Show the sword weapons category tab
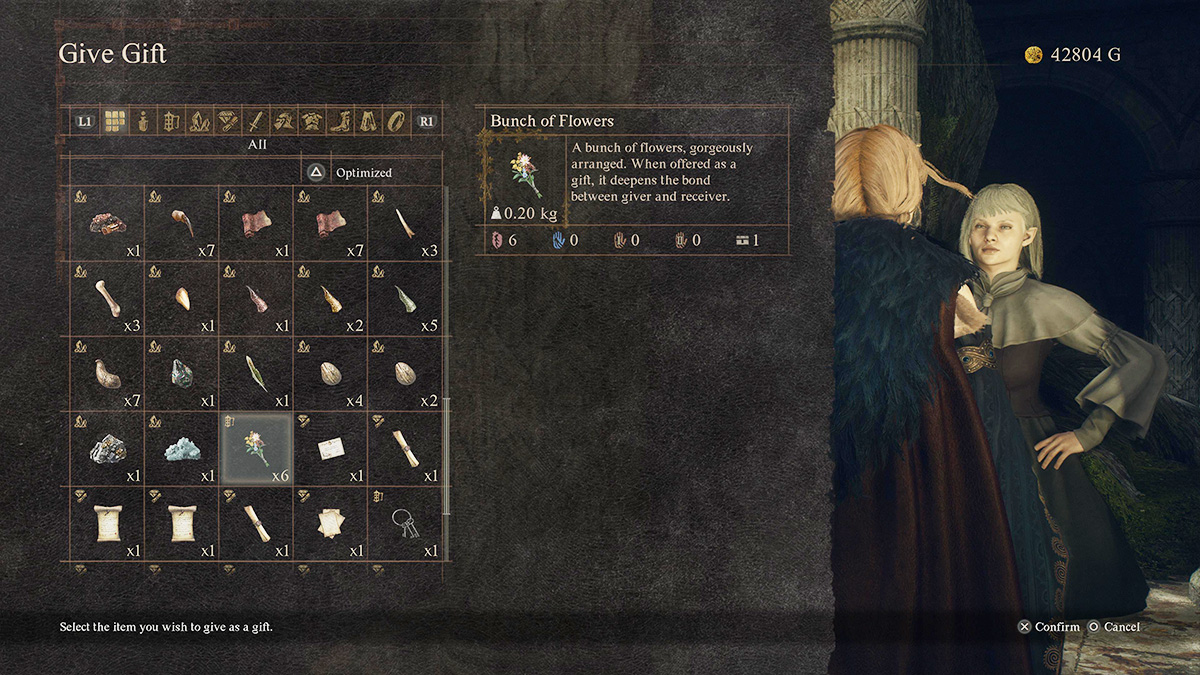This screenshot has height=675, width=1200. click(256, 121)
